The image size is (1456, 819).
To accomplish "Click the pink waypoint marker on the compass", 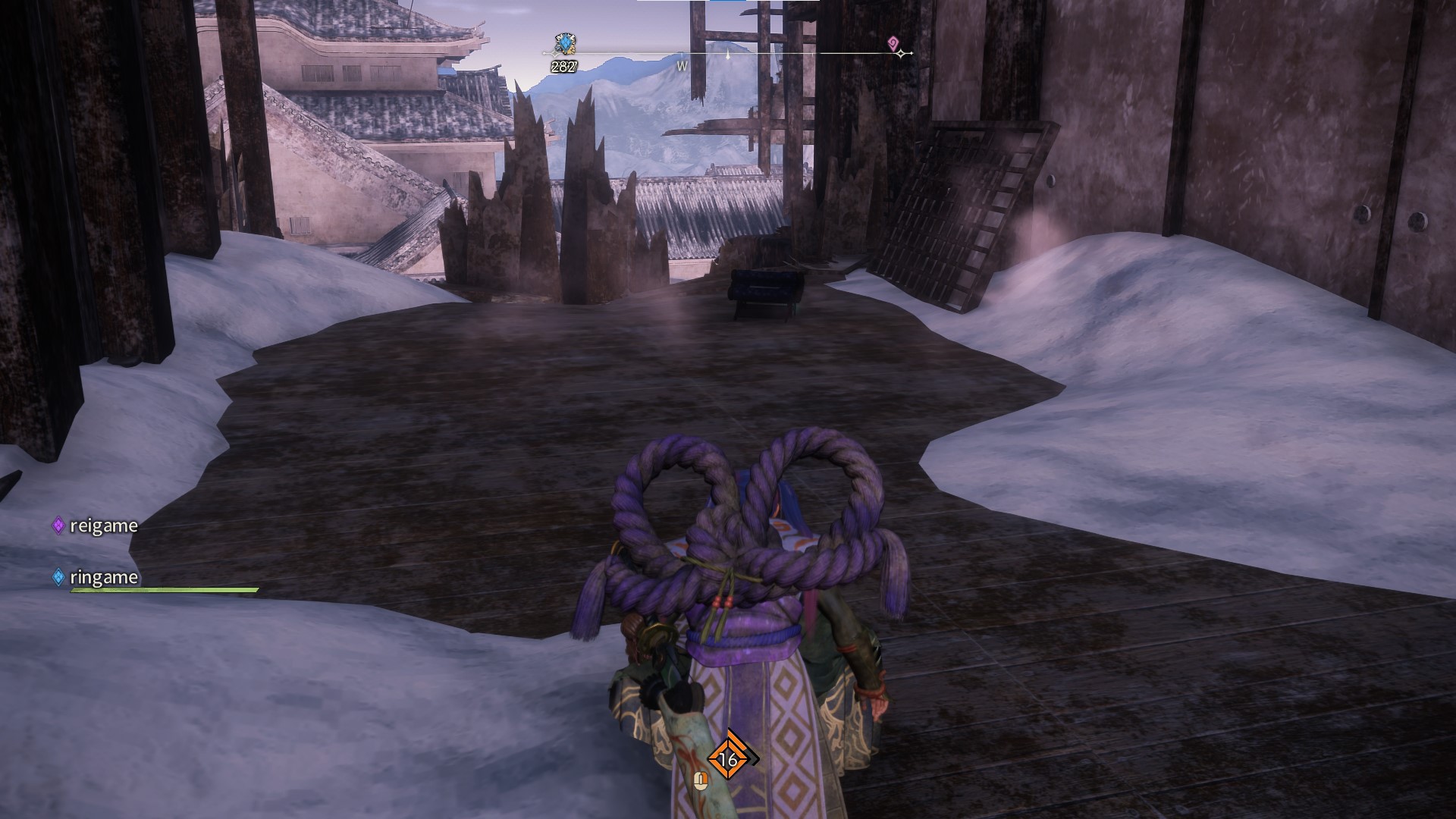I will (x=893, y=42).
